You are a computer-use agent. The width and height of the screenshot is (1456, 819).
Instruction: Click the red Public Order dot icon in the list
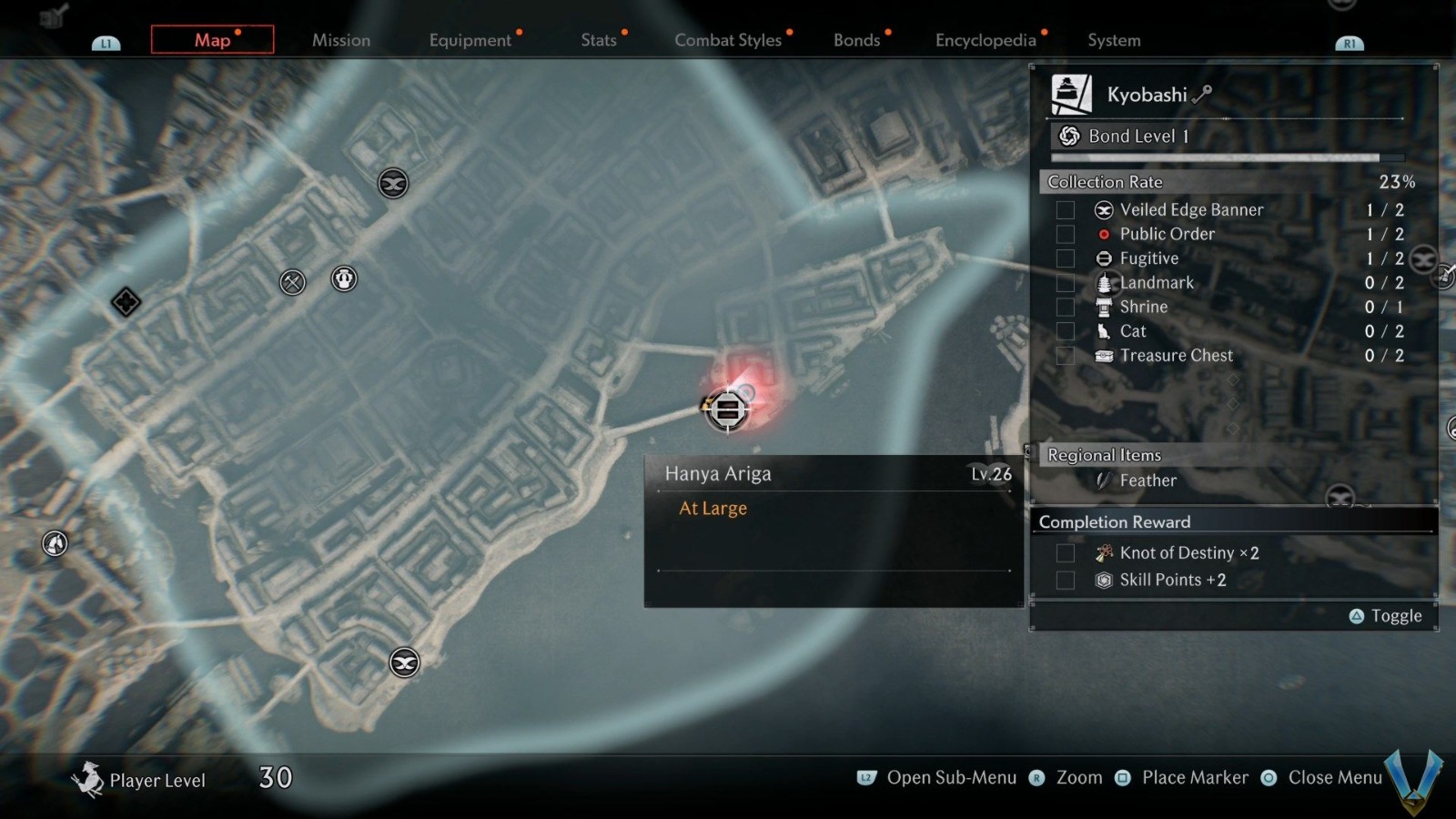(1103, 234)
